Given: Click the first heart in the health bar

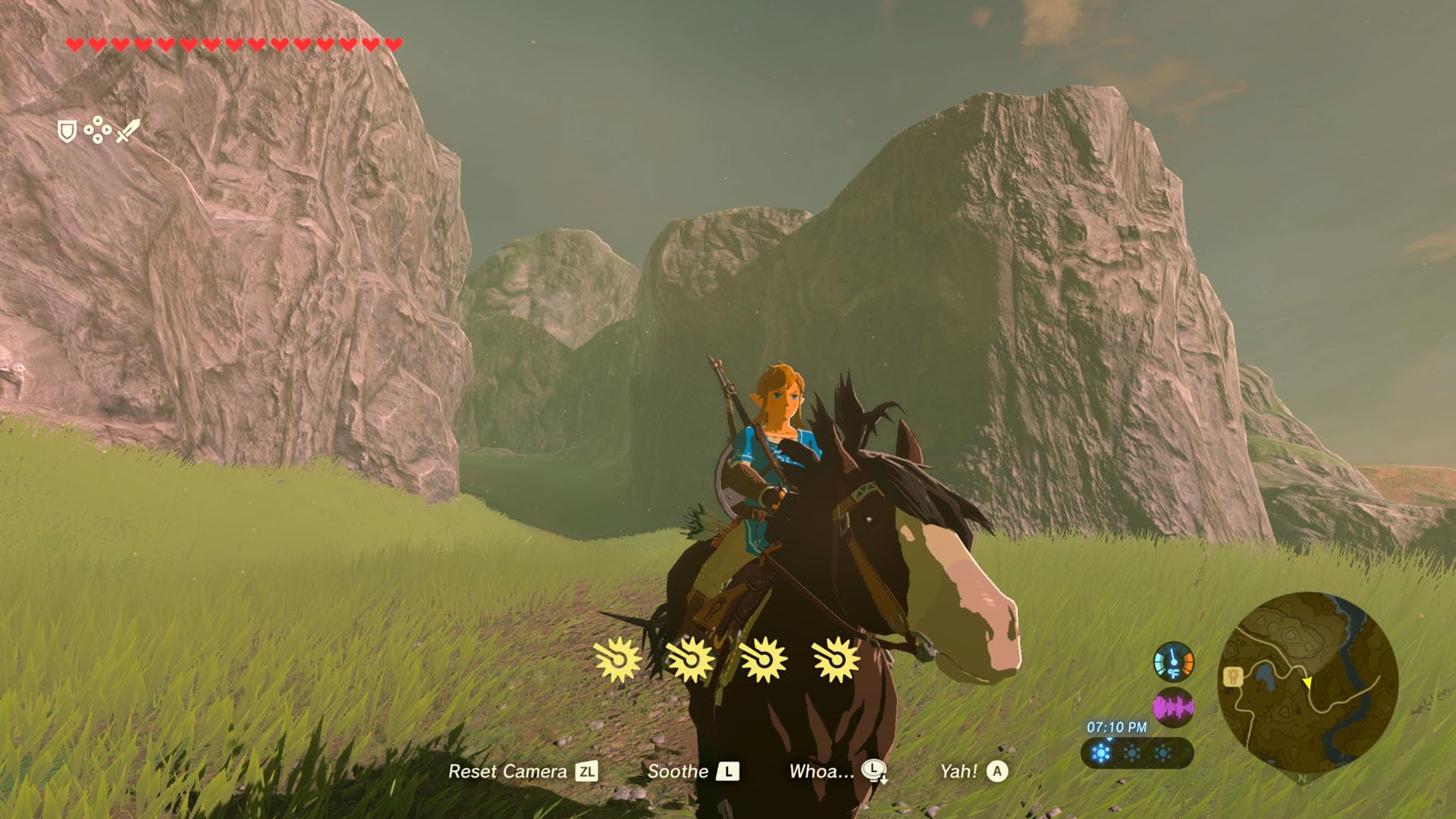Looking at the screenshot, I should (74, 43).
